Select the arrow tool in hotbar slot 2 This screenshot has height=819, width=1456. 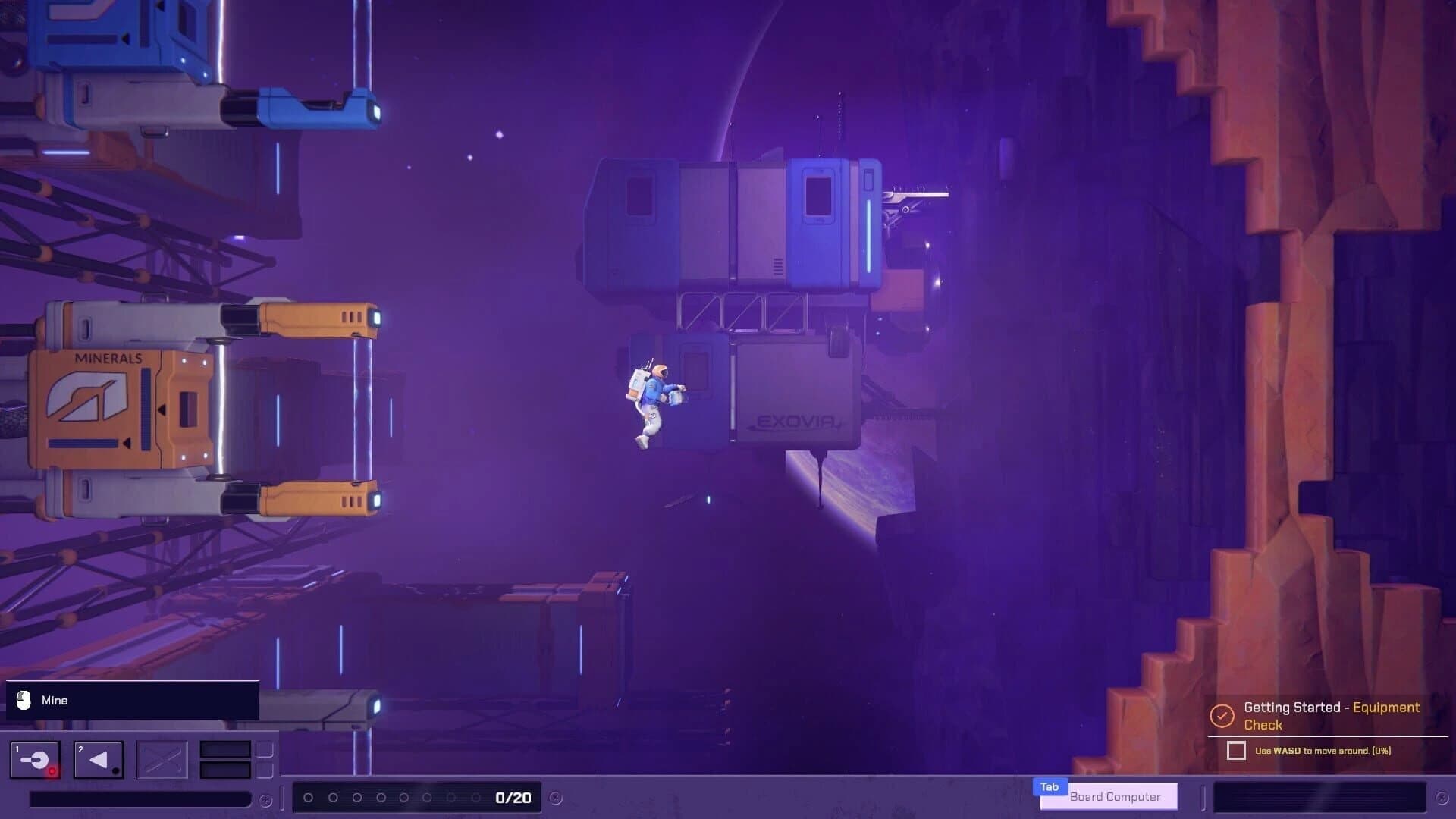click(97, 759)
